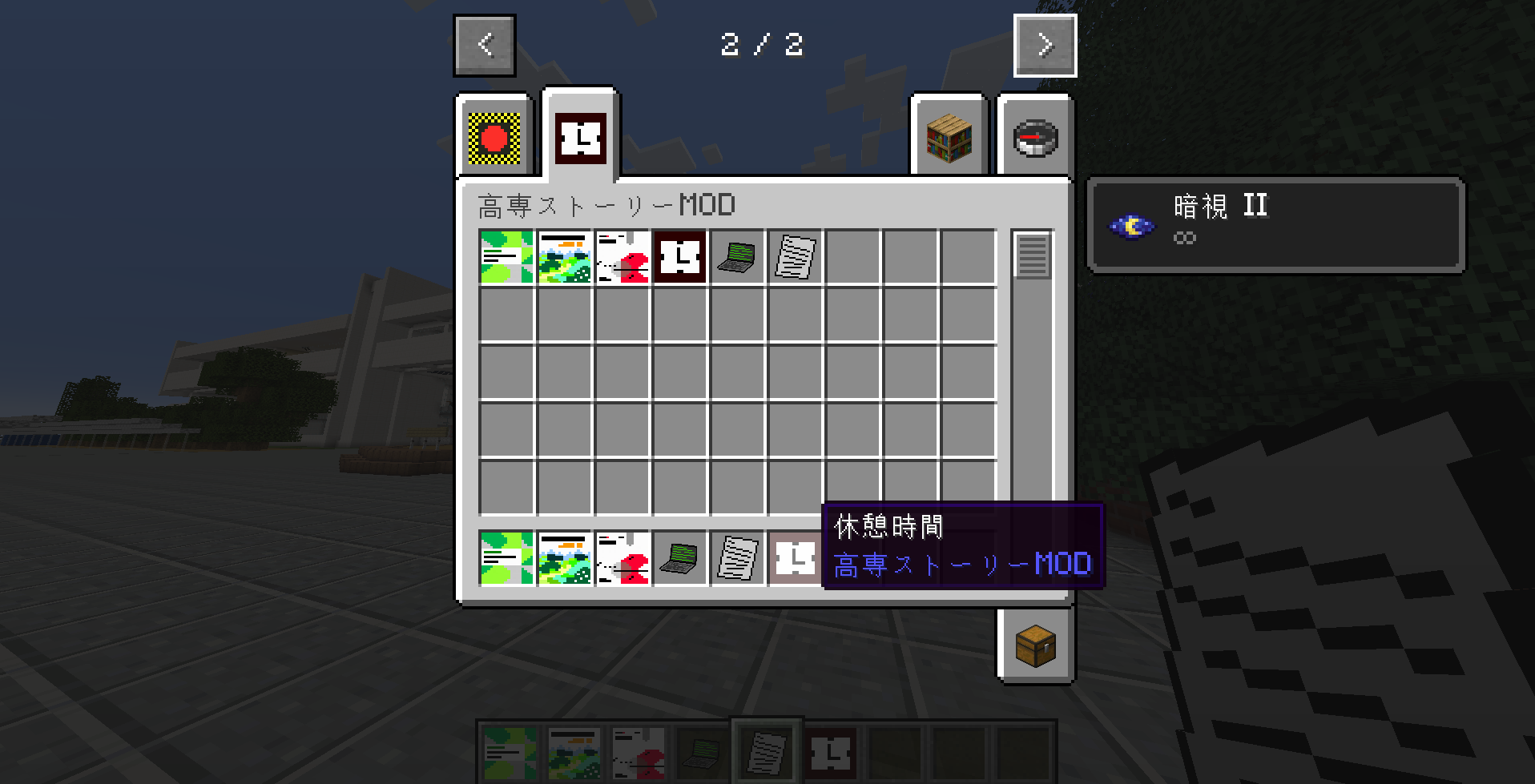Image resolution: width=1535 pixels, height=784 pixels.
Task: Open the bookshelf saved hotbars tab
Action: [949, 138]
